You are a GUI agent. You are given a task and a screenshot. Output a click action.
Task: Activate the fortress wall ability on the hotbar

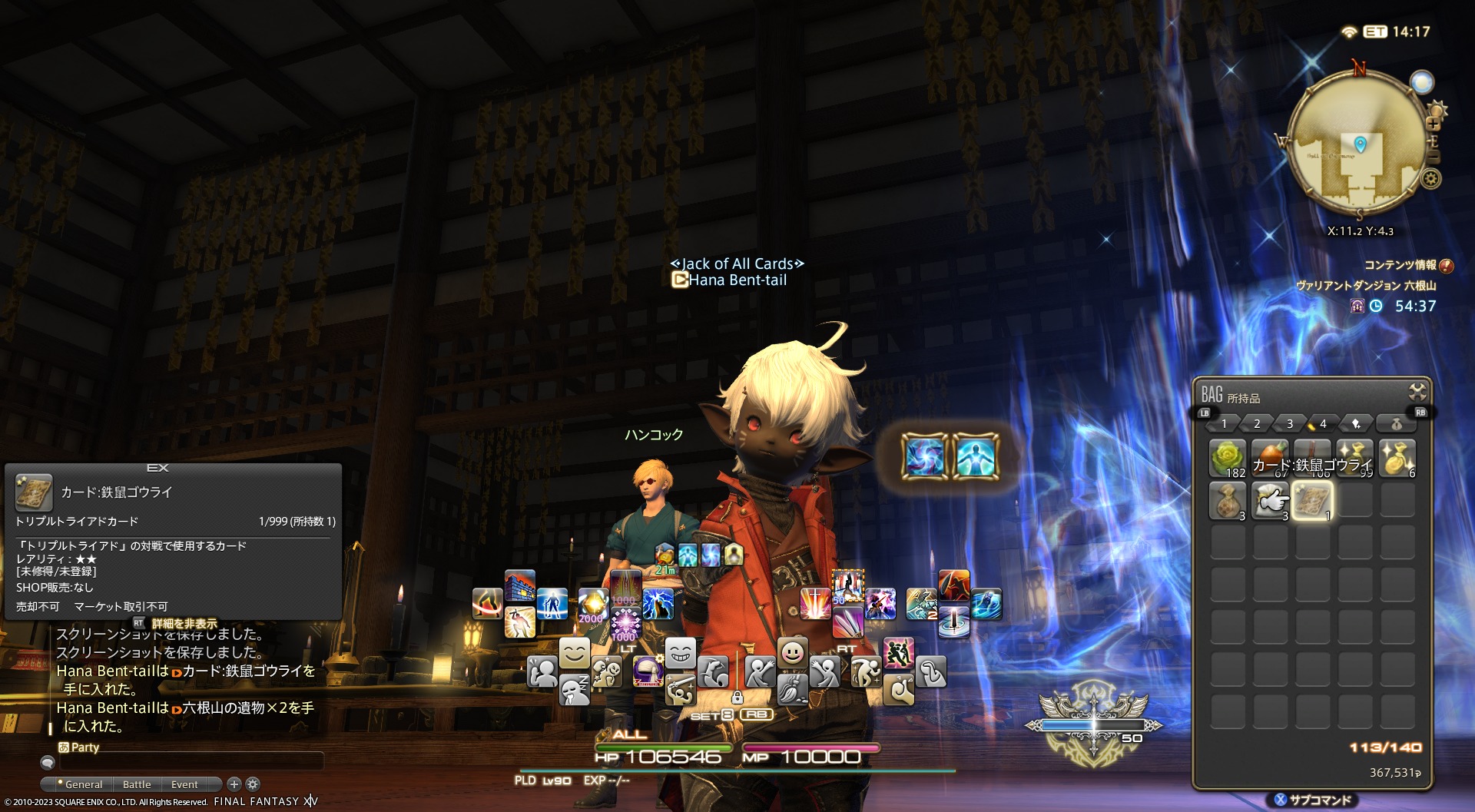(520, 586)
